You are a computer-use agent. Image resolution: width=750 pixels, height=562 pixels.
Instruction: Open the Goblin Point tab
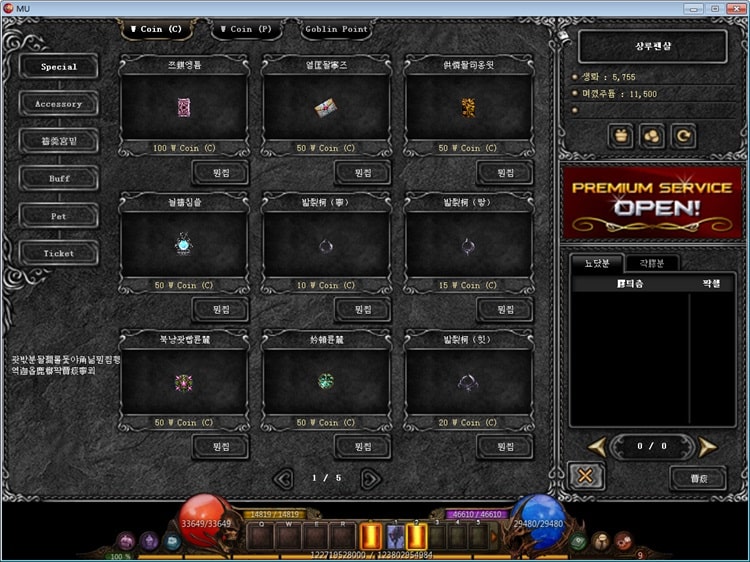coord(336,29)
